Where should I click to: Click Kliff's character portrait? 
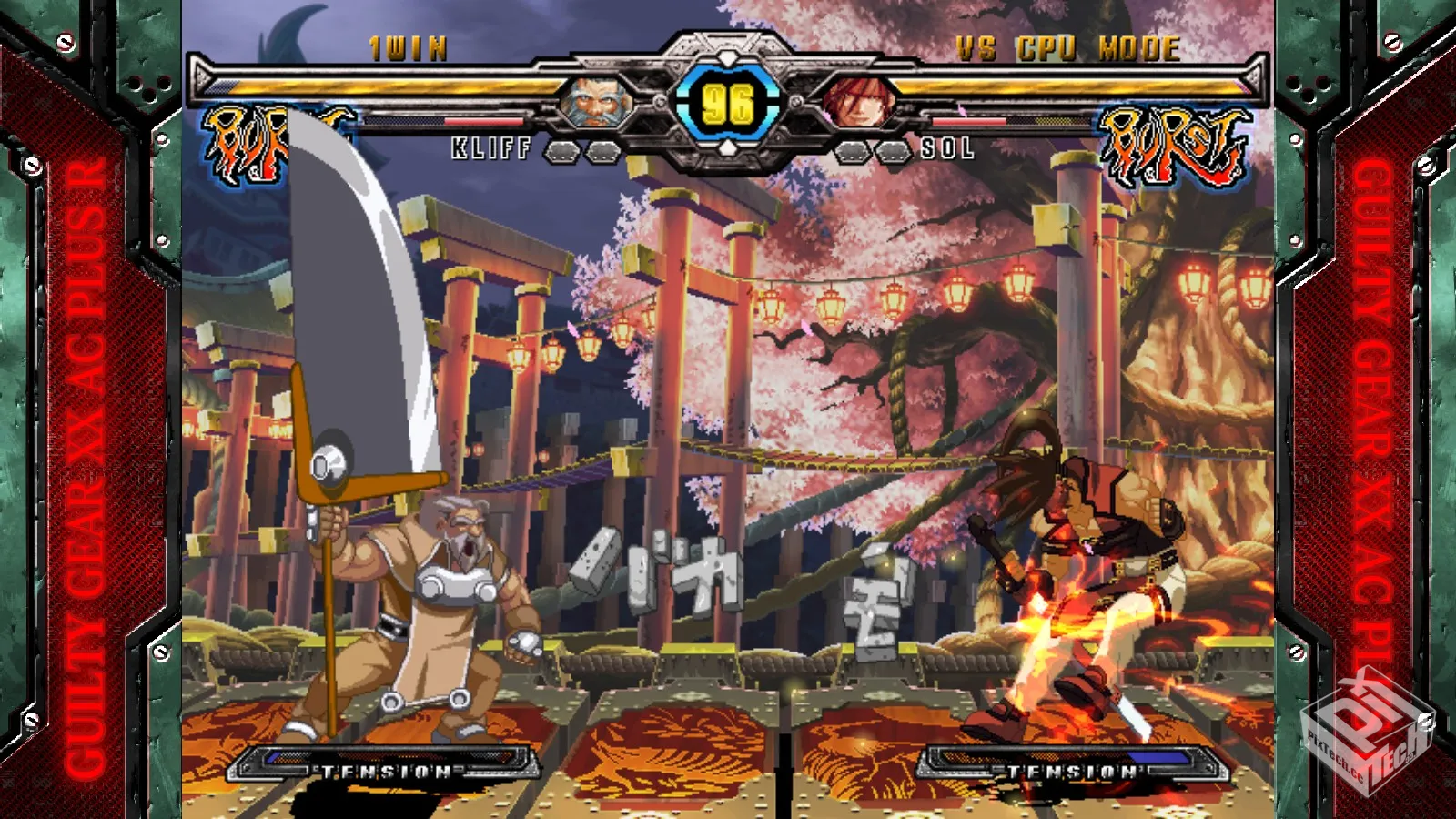point(596,103)
